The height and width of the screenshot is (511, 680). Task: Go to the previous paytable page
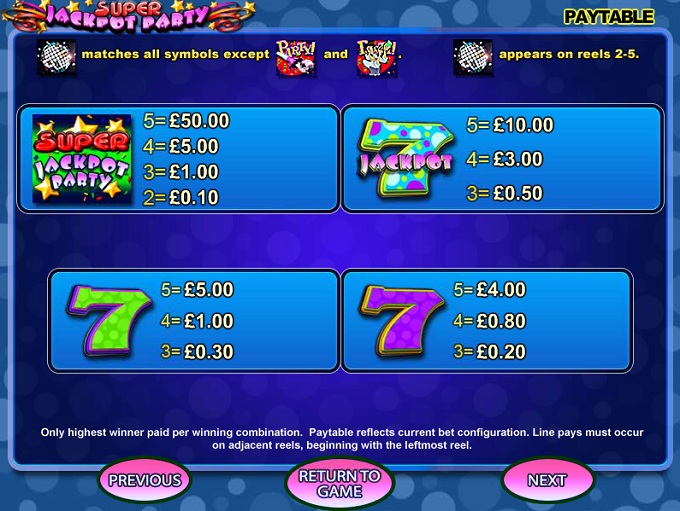(x=145, y=480)
